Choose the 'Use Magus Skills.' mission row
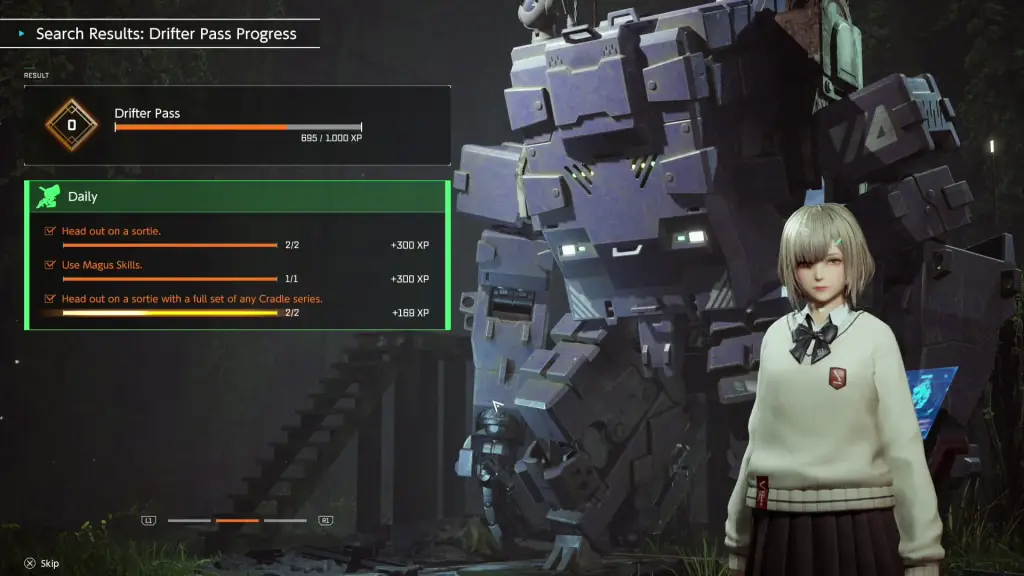Screen dimensions: 1024x576 pyautogui.click(x=237, y=271)
